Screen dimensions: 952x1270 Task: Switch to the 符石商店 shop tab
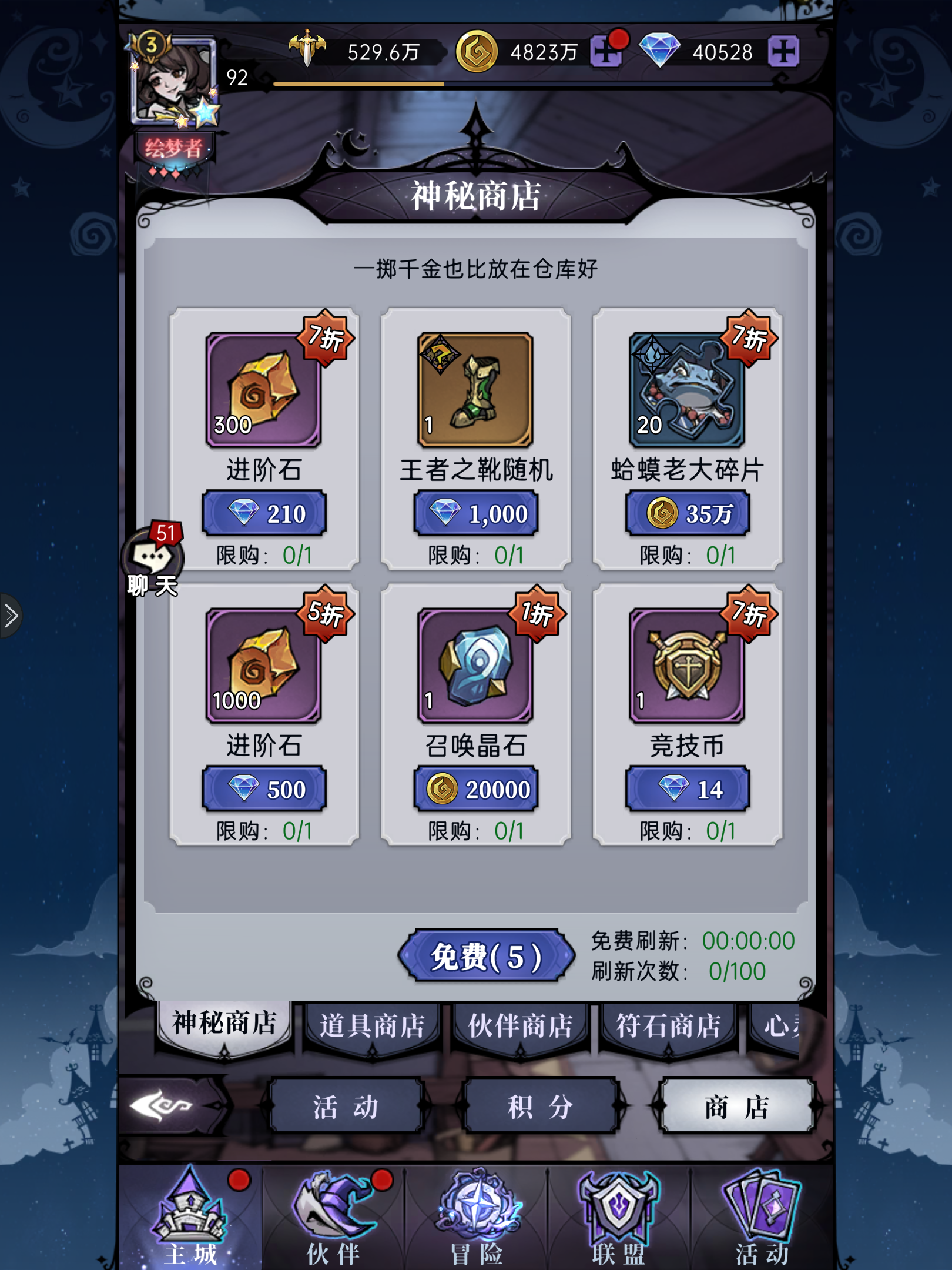pyautogui.click(x=670, y=1025)
